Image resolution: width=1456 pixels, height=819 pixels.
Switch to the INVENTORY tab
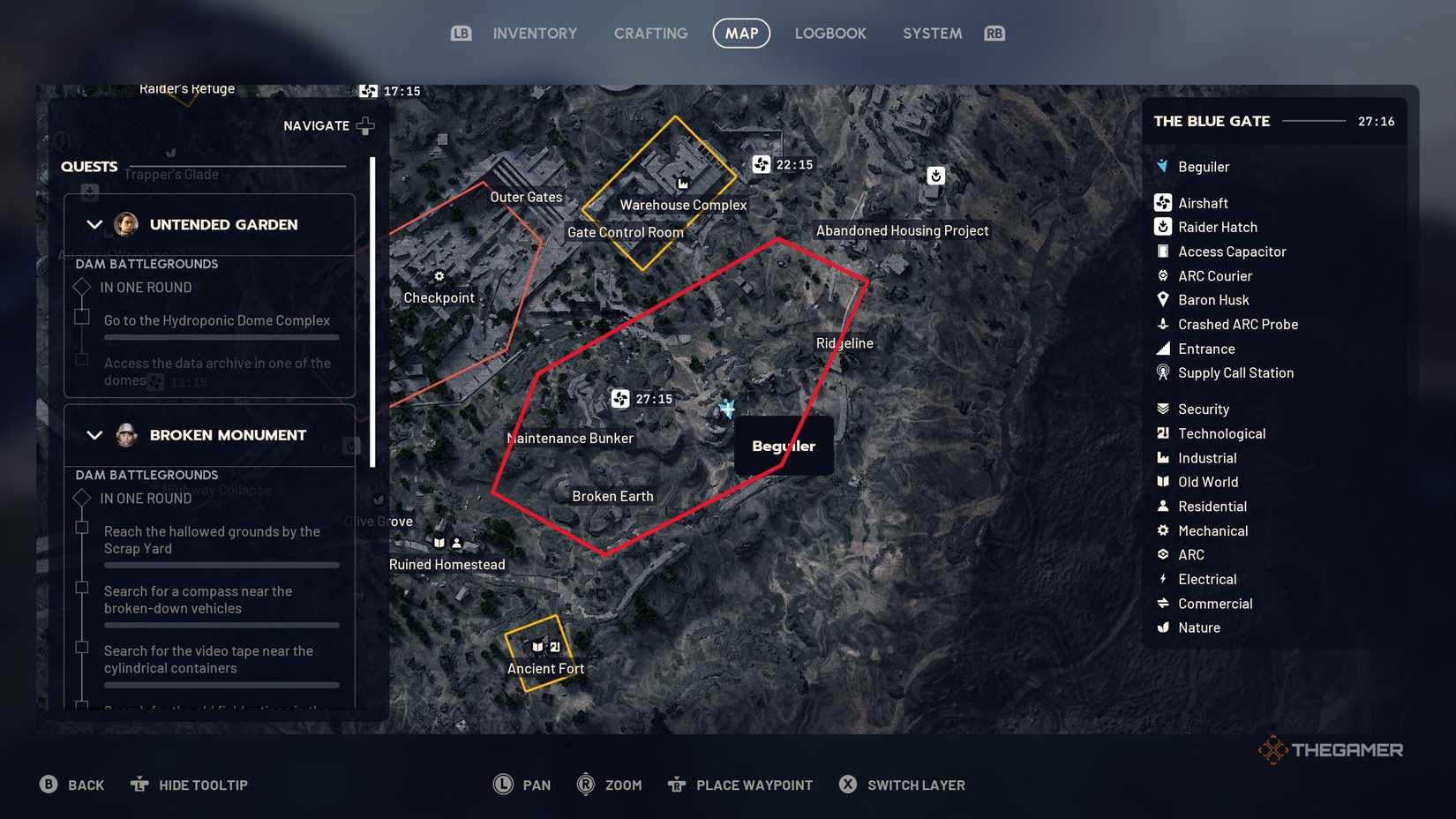[535, 33]
